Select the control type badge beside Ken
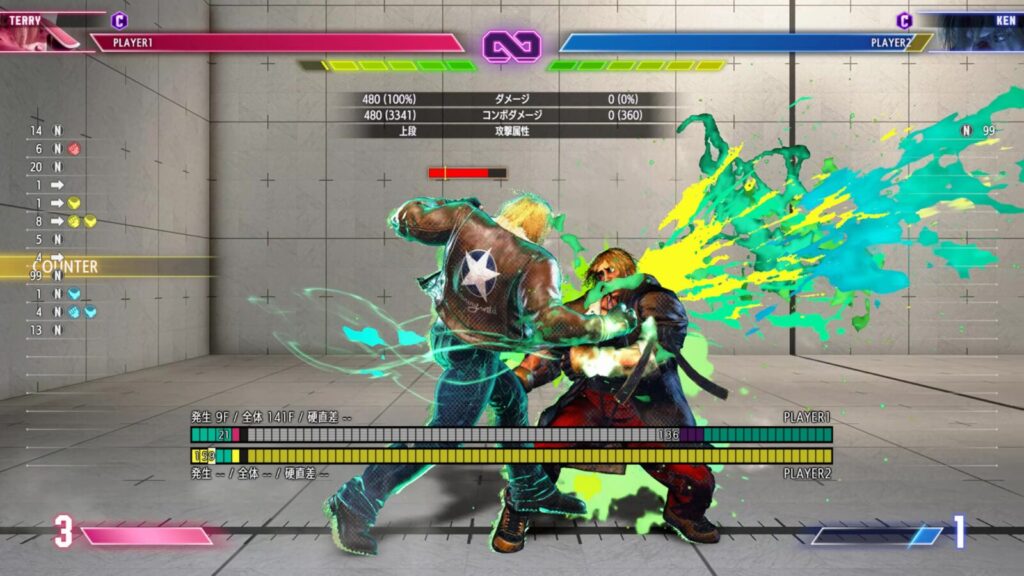 [904, 20]
